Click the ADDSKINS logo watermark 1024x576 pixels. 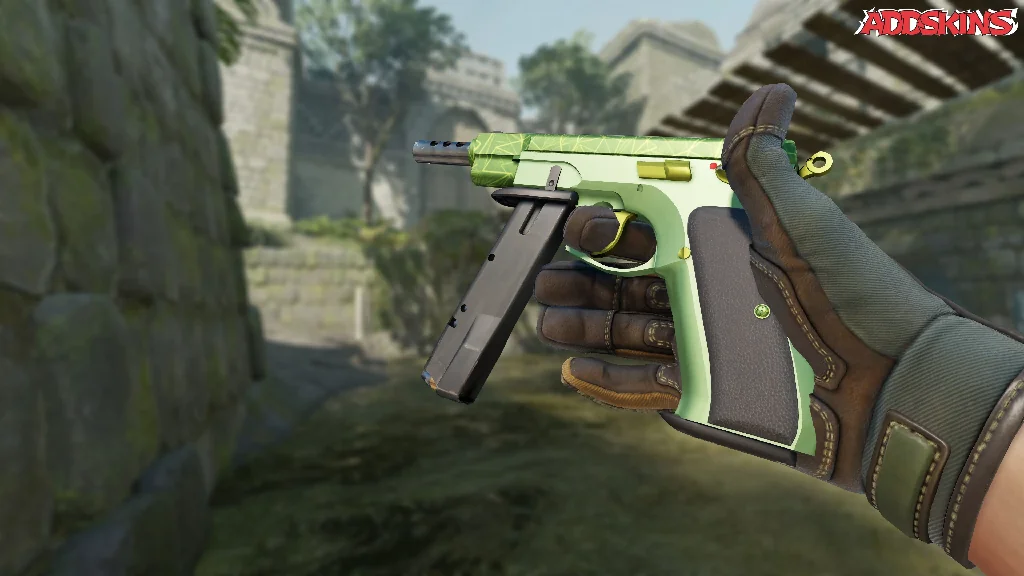tap(939, 22)
